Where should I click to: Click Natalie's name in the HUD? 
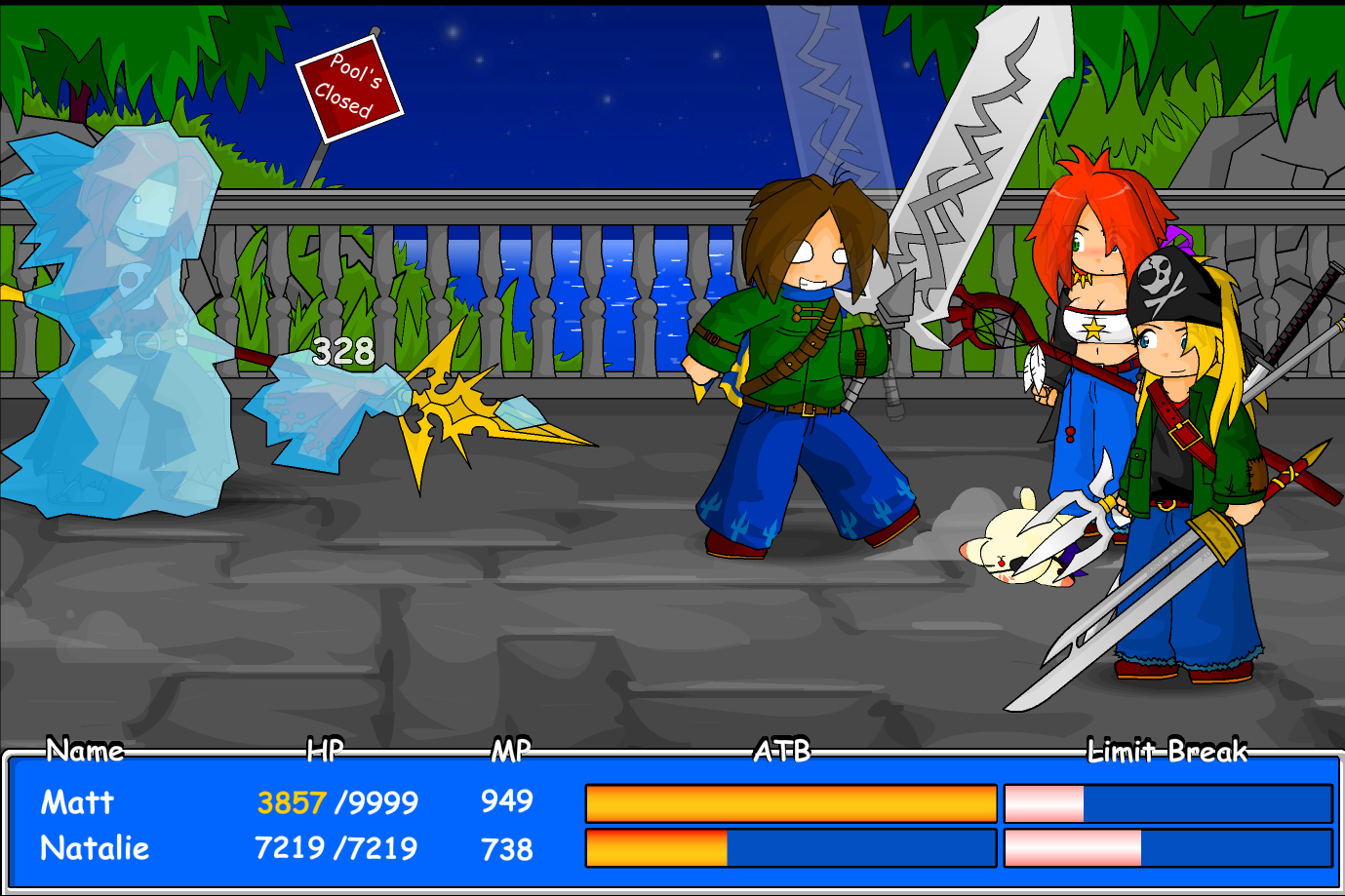[x=93, y=850]
